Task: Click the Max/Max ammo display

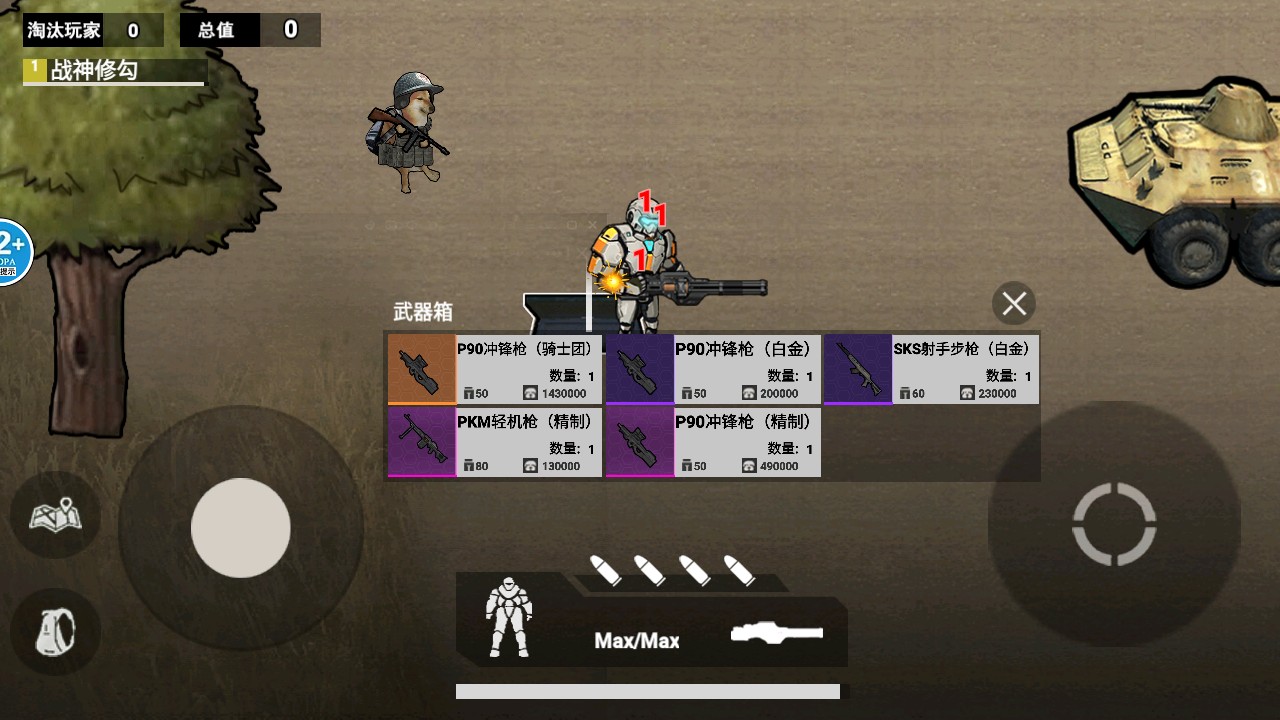Action: click(x=637, y=640)
